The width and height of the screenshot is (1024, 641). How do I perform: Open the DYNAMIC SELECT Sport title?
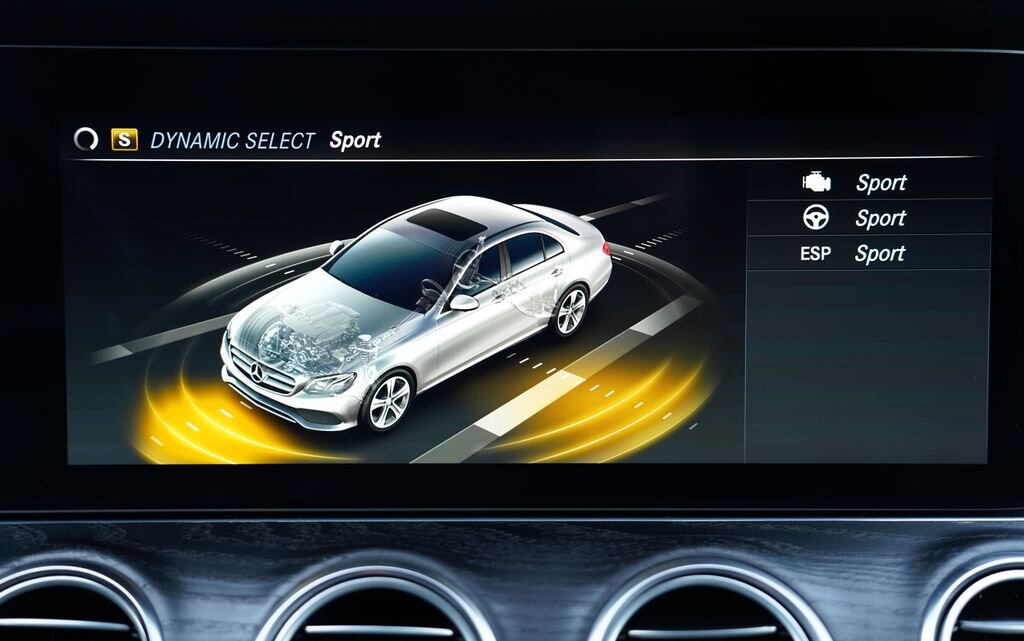265,140
